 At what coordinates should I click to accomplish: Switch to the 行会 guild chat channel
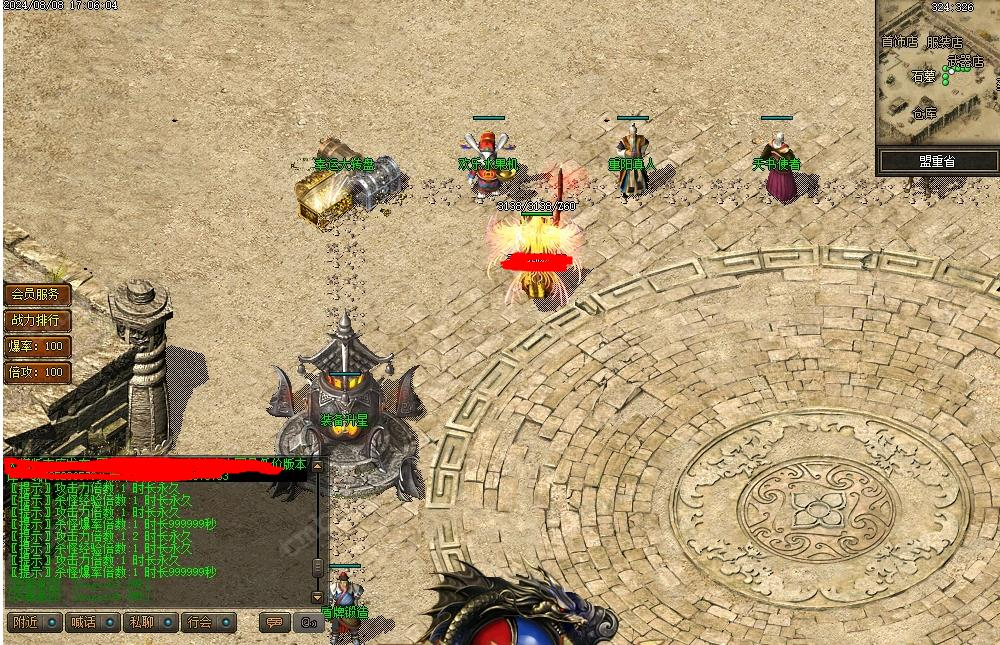coord(208,622)
